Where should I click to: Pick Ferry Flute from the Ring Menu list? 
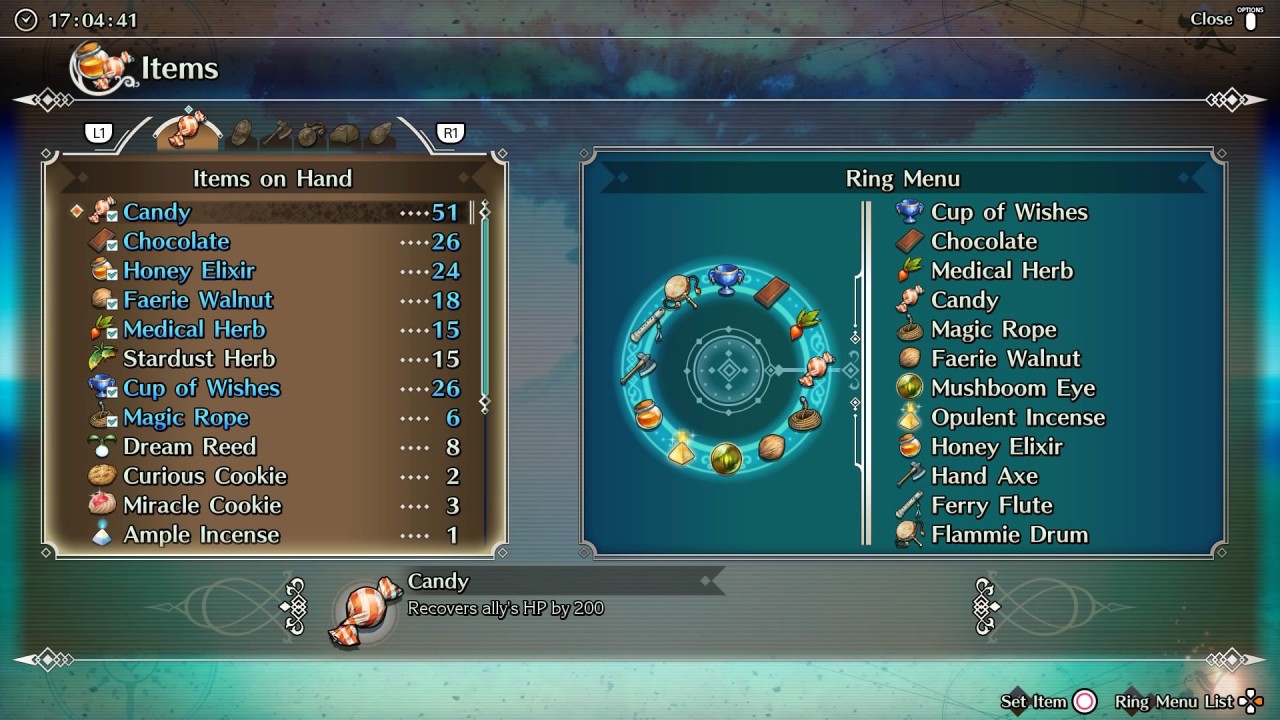pos(991,505)
